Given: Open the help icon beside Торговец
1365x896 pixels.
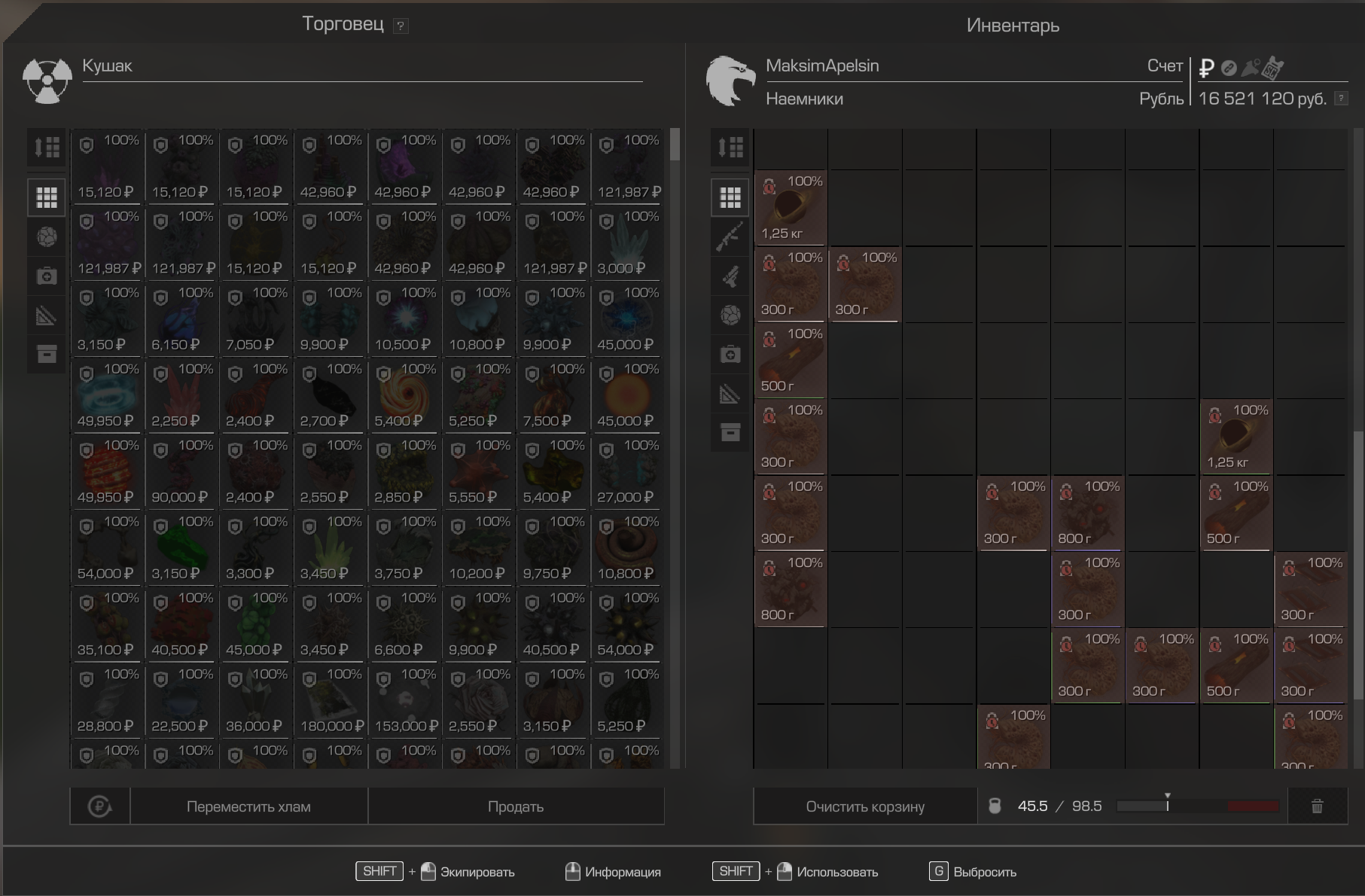Looking at the screenshot, I should click(401, 26).
